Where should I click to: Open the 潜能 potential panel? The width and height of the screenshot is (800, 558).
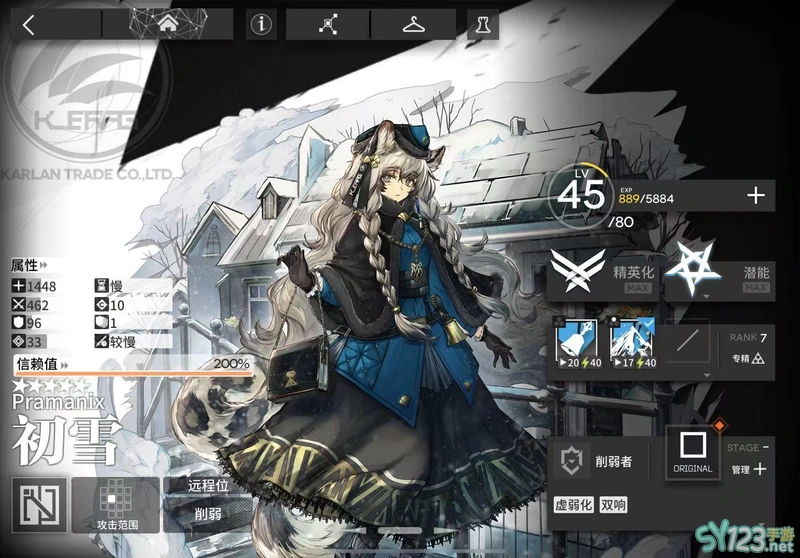(x=718, y=269)
